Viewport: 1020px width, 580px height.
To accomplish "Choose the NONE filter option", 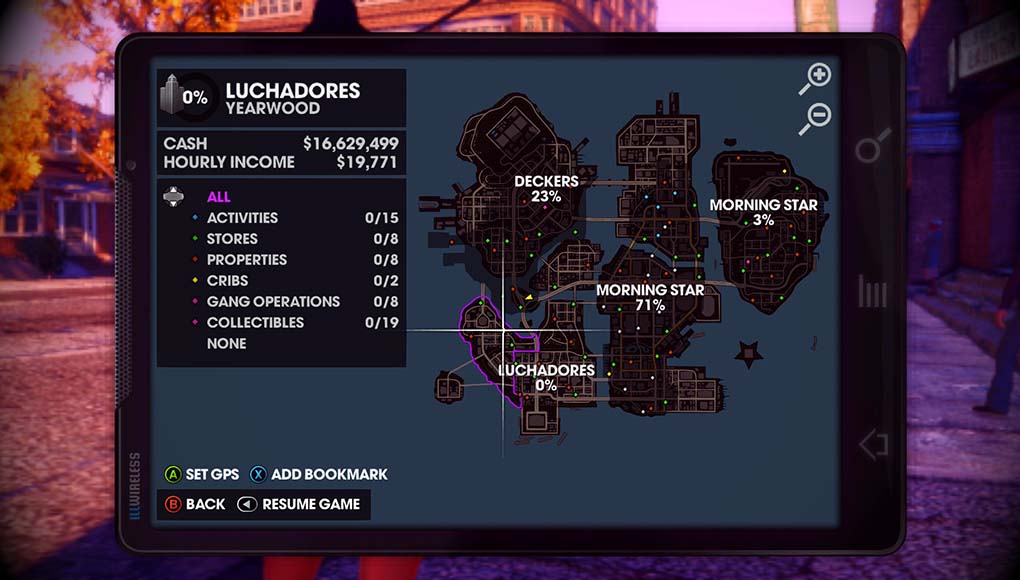I will click(226, 344).
